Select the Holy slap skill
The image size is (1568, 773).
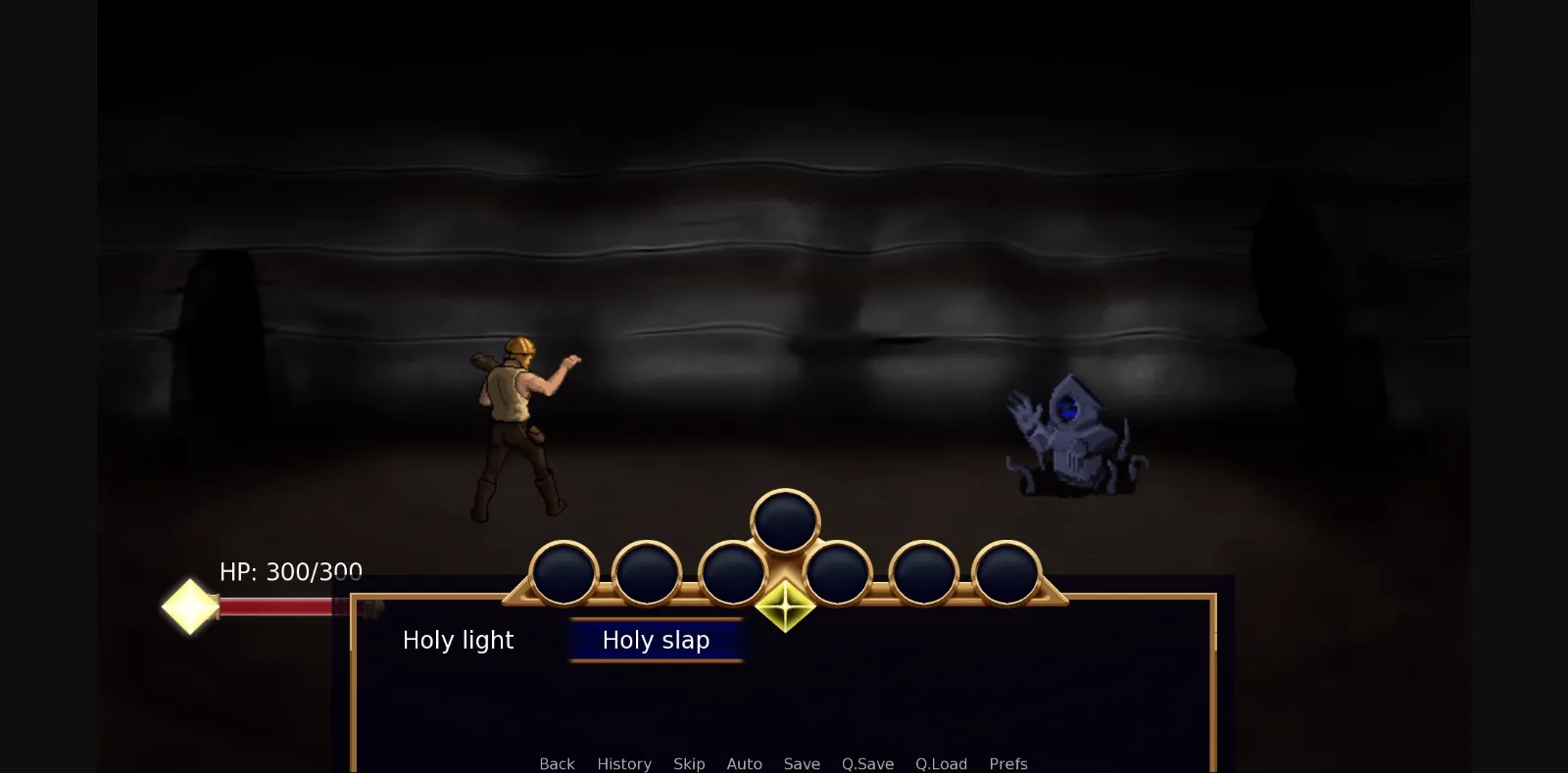[x=656, y=640]
